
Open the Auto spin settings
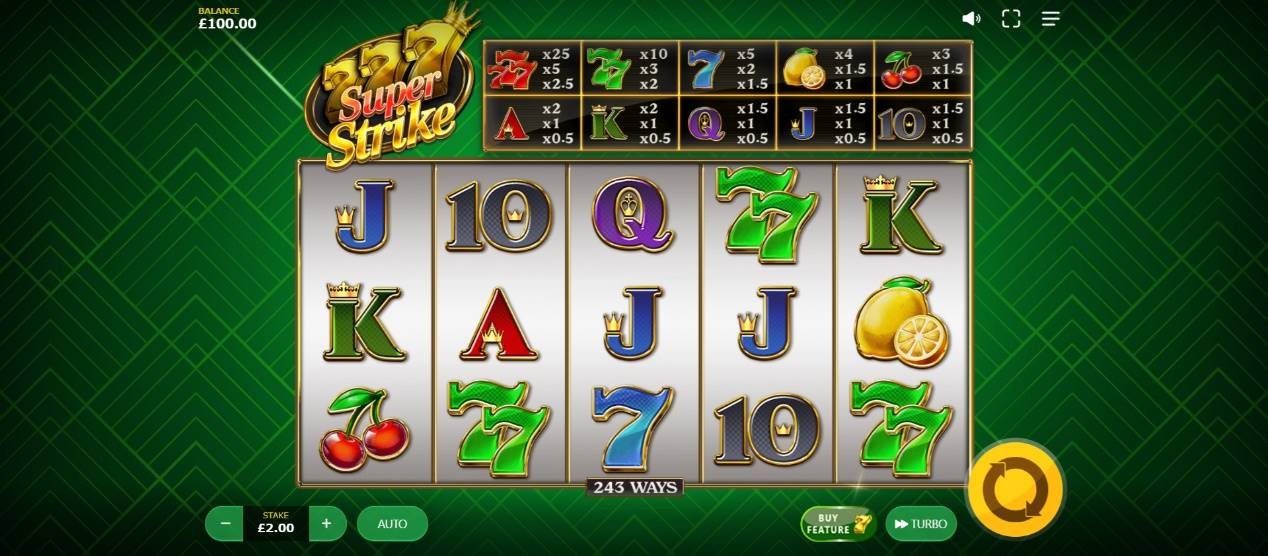pos(392,523)
